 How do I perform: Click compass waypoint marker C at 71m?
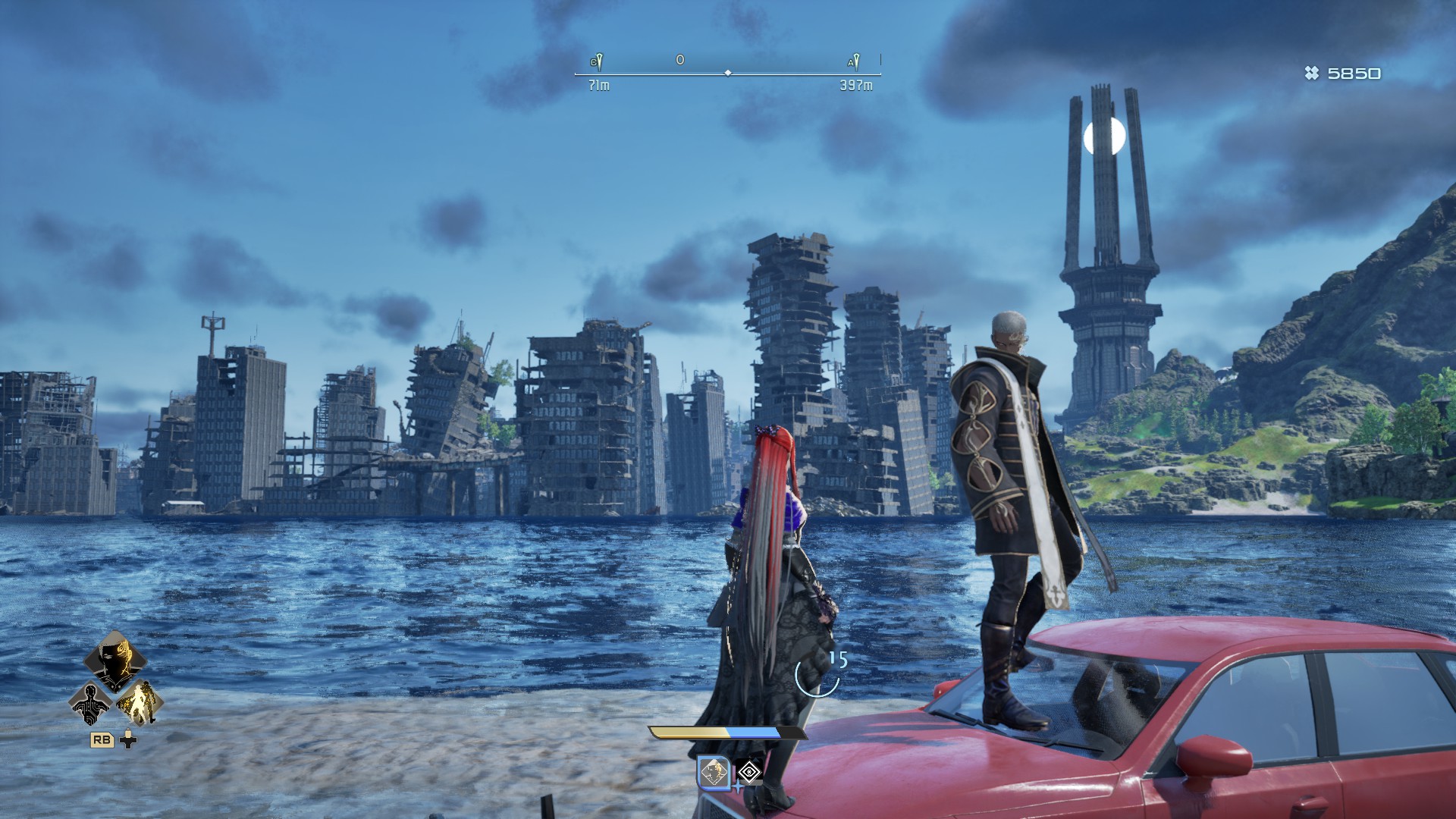click(x=598, y=62)
